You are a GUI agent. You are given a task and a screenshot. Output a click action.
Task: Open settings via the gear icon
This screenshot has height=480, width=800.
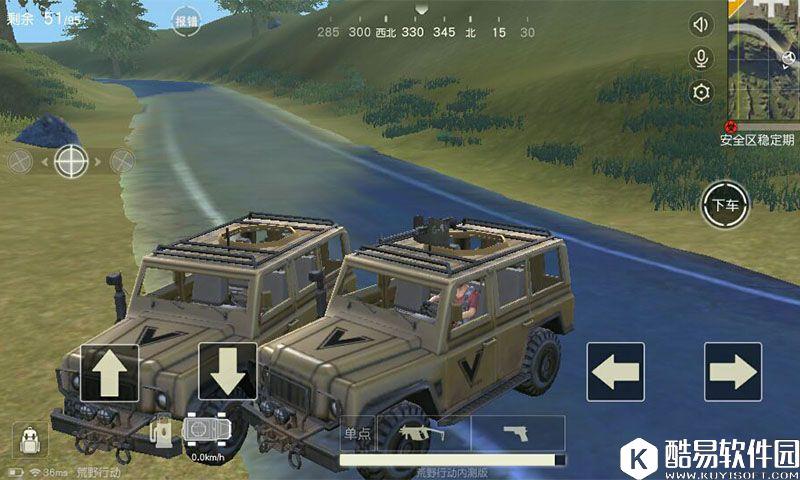[702, 92]
